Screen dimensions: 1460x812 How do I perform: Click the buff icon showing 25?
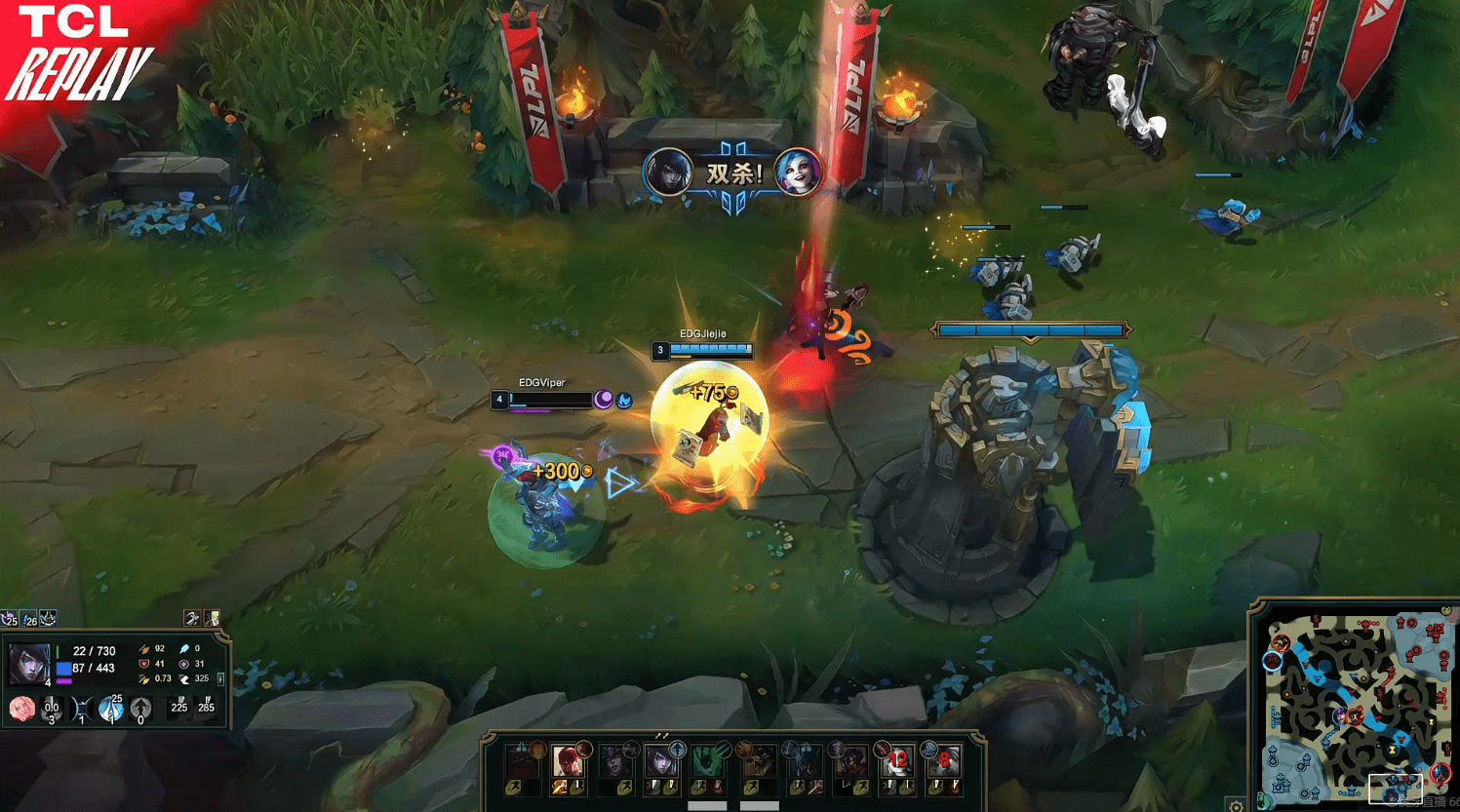(10, 619)
